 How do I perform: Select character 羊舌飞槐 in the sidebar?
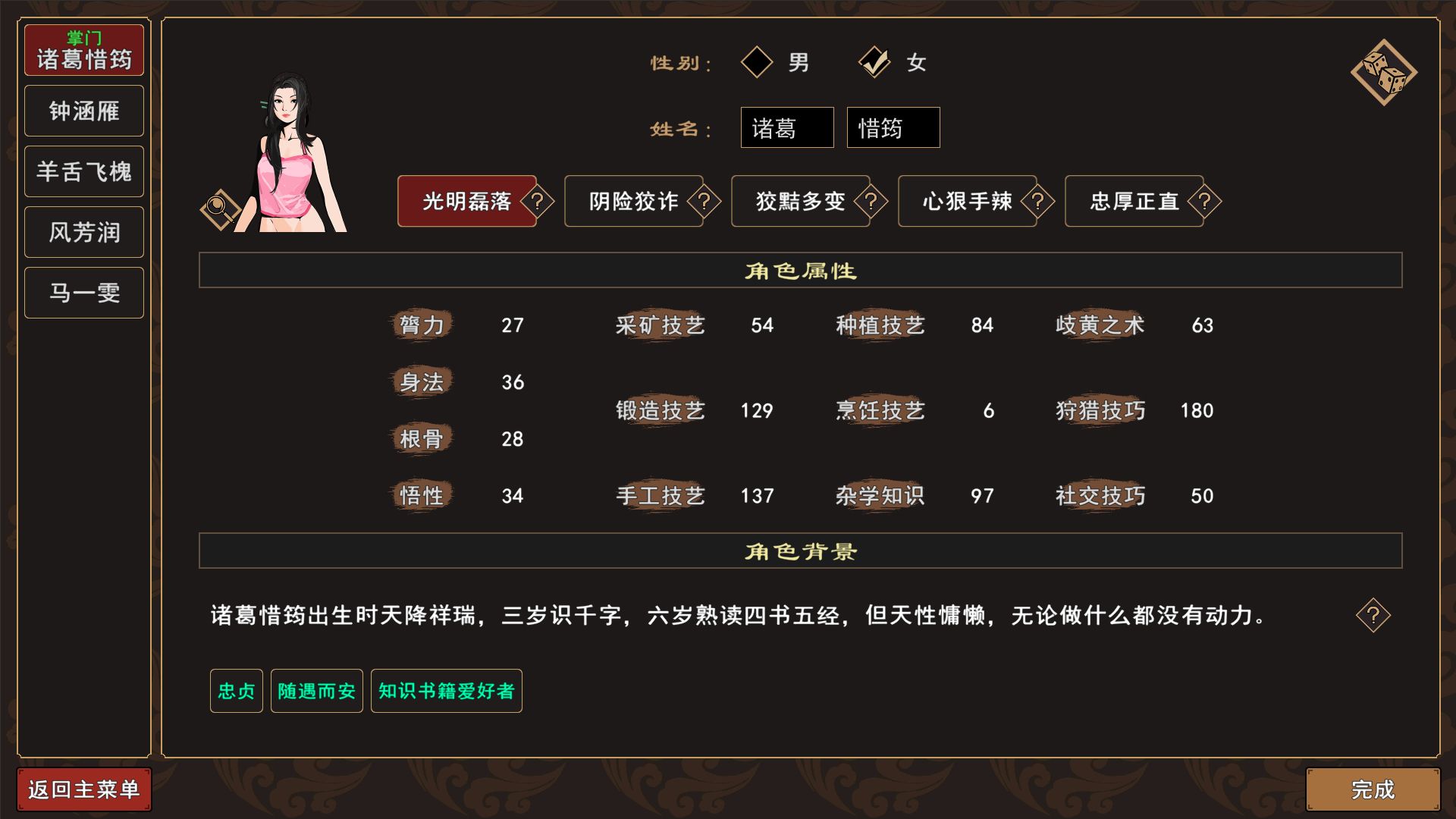[83, 171]
